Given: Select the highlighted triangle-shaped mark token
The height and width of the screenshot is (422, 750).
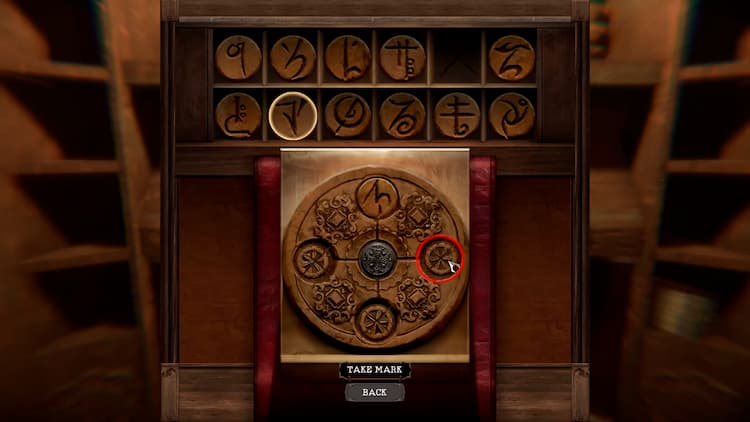Looking at the screenshot, I should pos(293,116).
